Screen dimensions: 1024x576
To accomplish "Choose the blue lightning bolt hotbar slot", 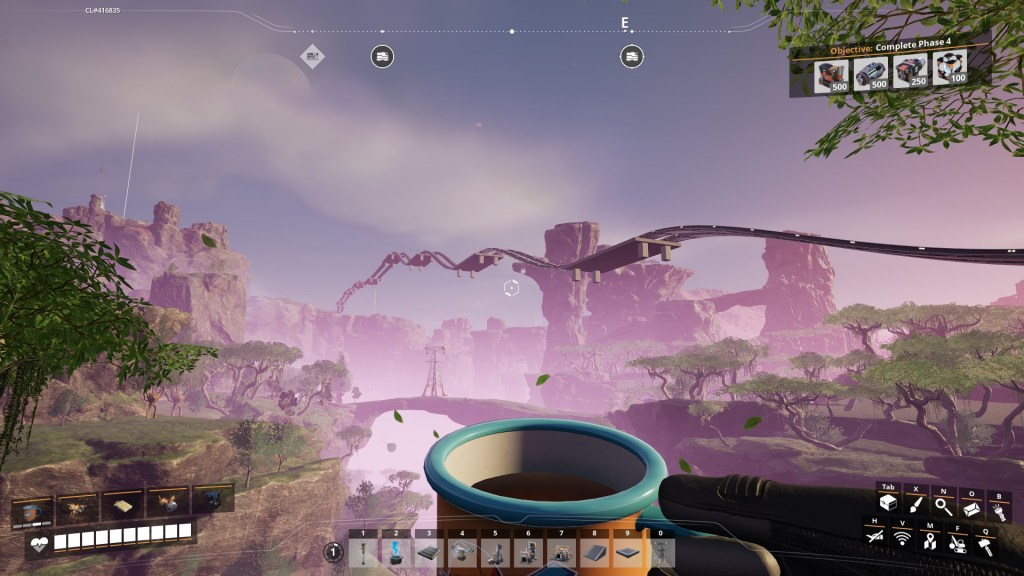I will (x=396, y=552).
